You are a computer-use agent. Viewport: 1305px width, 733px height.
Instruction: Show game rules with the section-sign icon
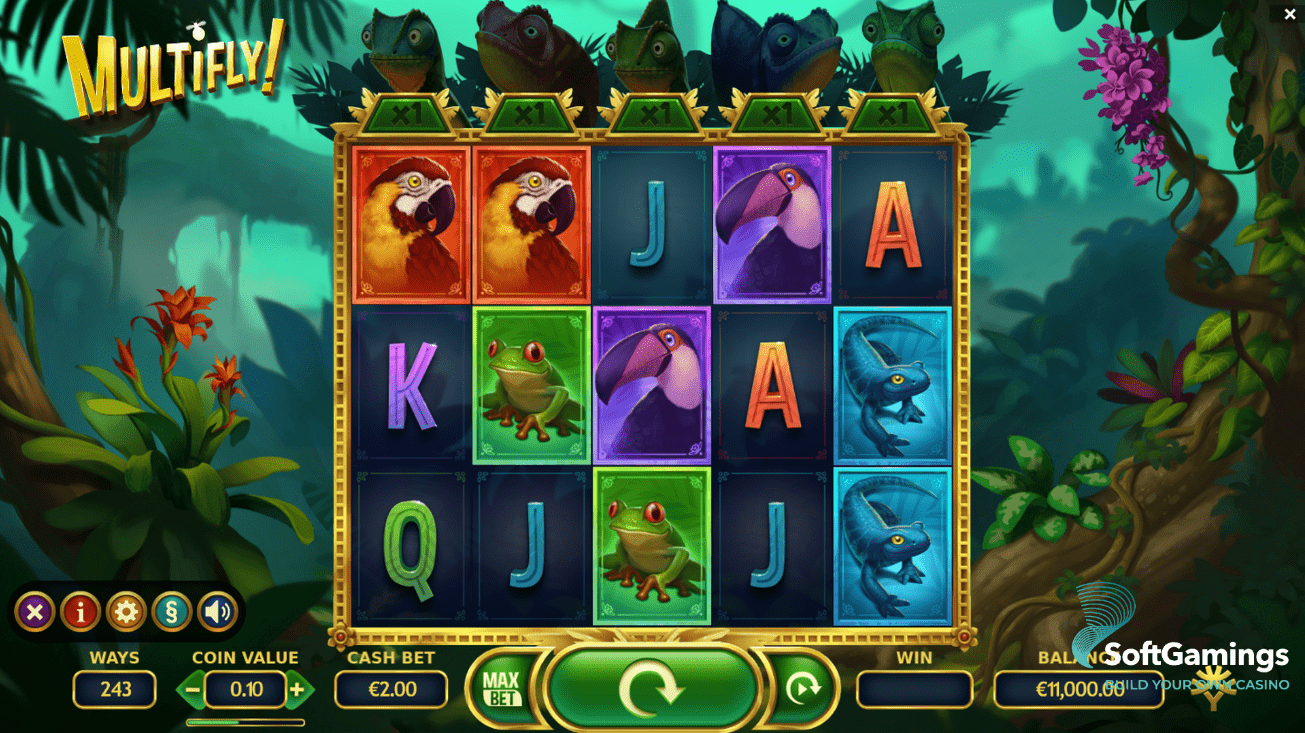[x=172, y=611]
